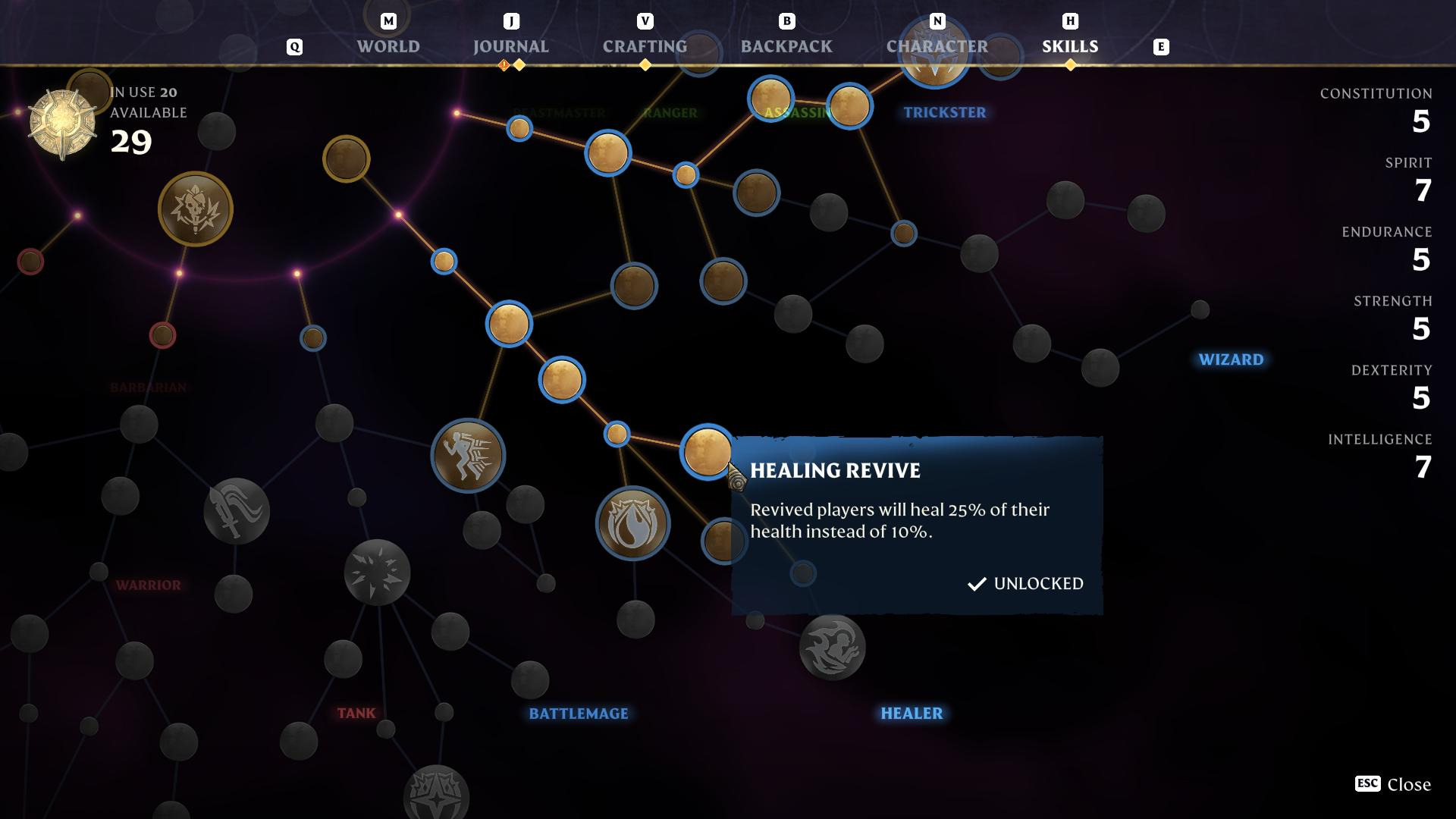Select the Skills tab
1456x819 pixels.
(x=1069, y=46)
